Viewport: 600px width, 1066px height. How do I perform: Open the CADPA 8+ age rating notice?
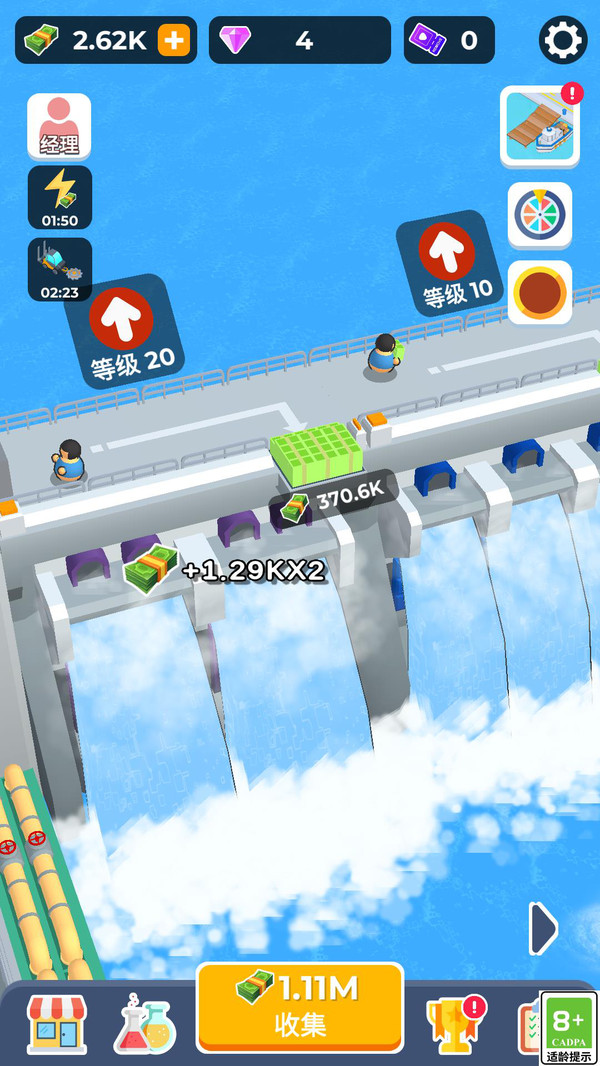pos(569,1028)
